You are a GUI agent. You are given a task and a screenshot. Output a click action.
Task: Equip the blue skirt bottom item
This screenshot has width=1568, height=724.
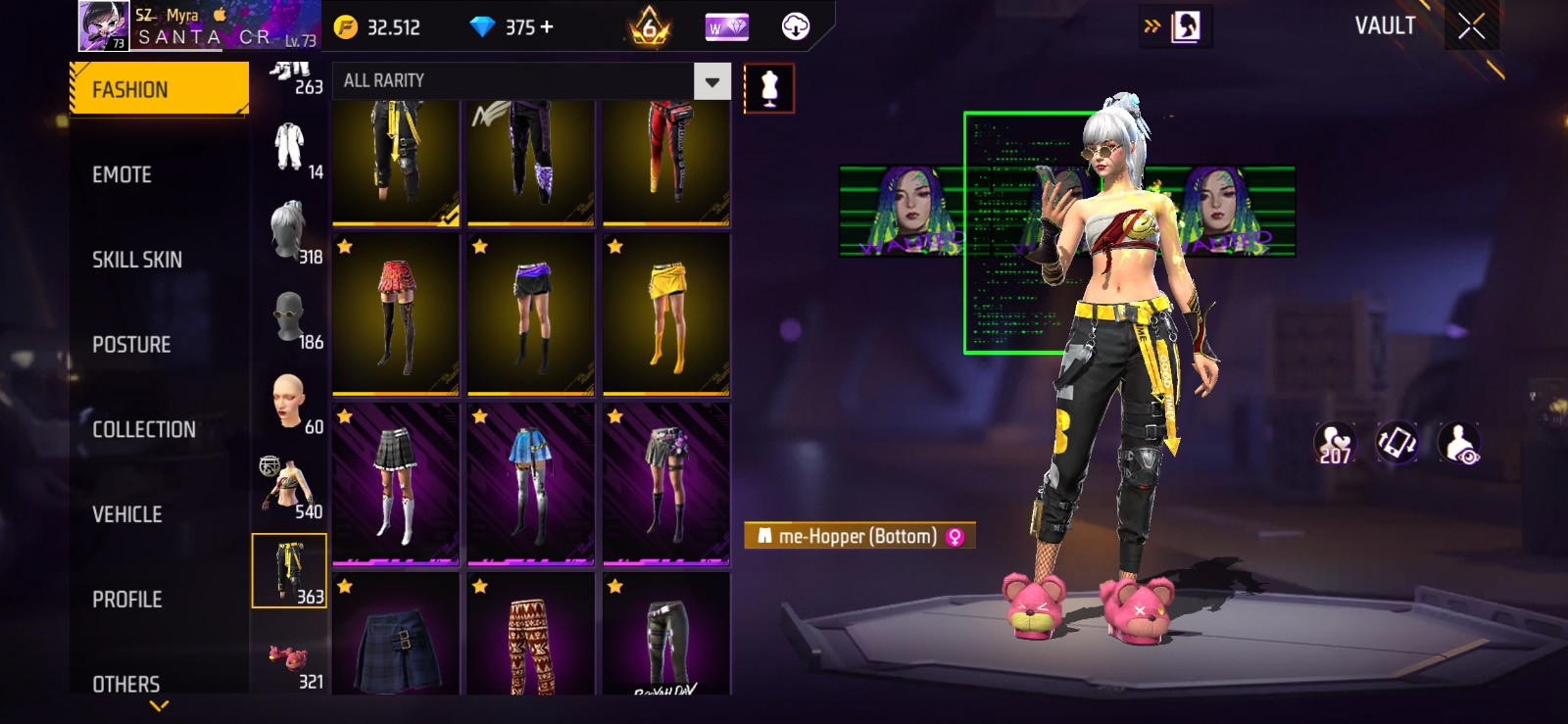[x=531, y=484]
